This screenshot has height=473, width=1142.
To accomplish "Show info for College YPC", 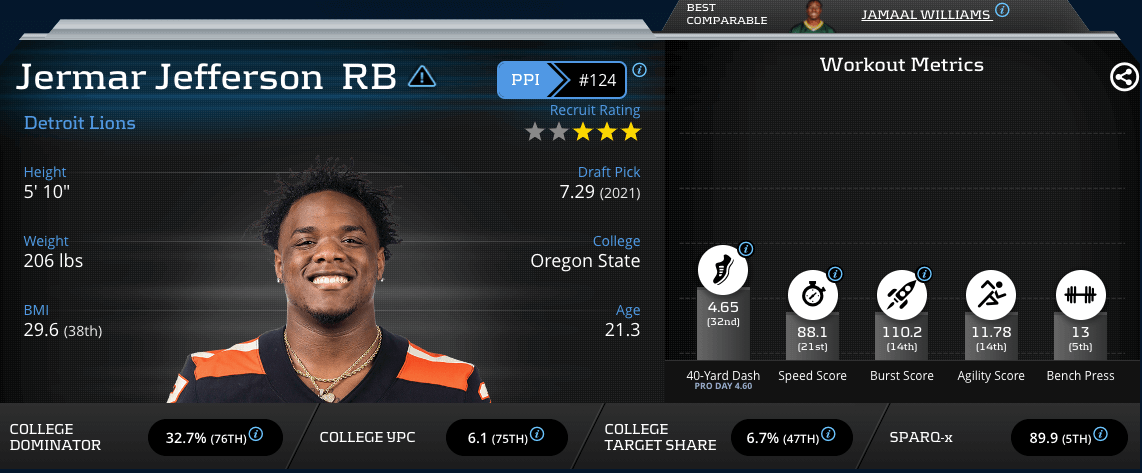I will tap(537, 435).
